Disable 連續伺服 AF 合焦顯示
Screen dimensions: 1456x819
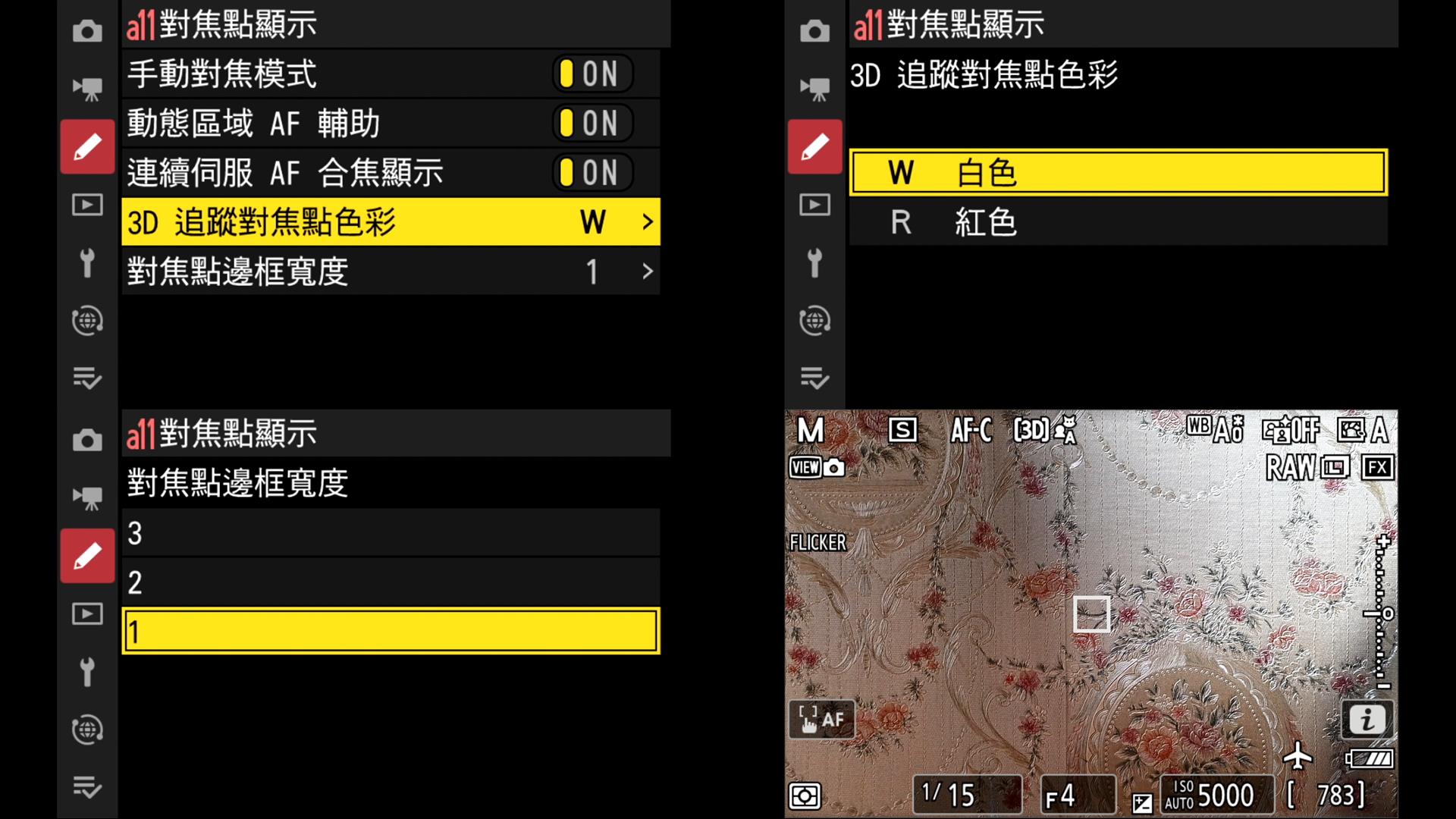pos(591,172)
